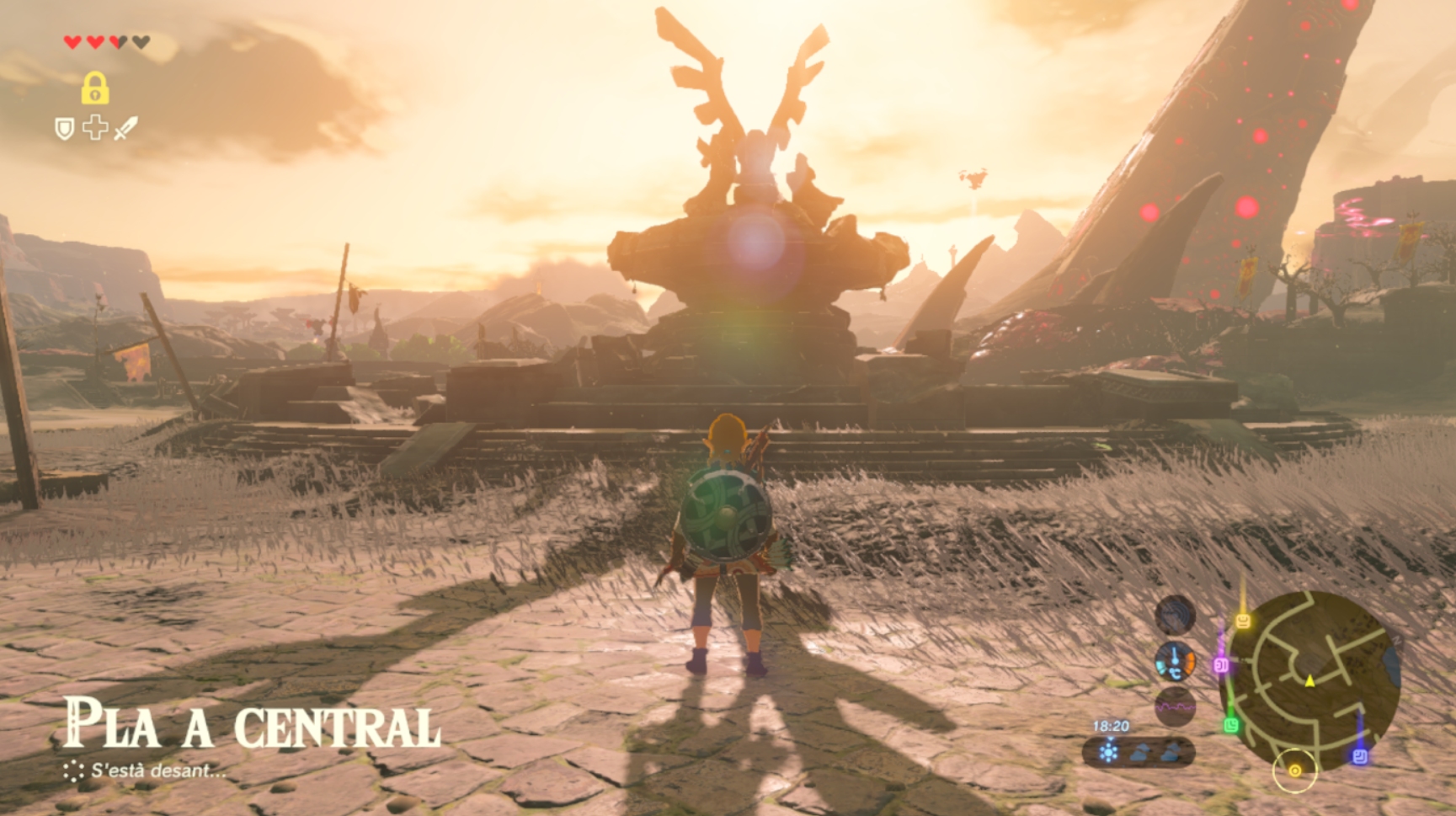
Task: Select the green shrine marker on the minimap
Action: 1231,724
